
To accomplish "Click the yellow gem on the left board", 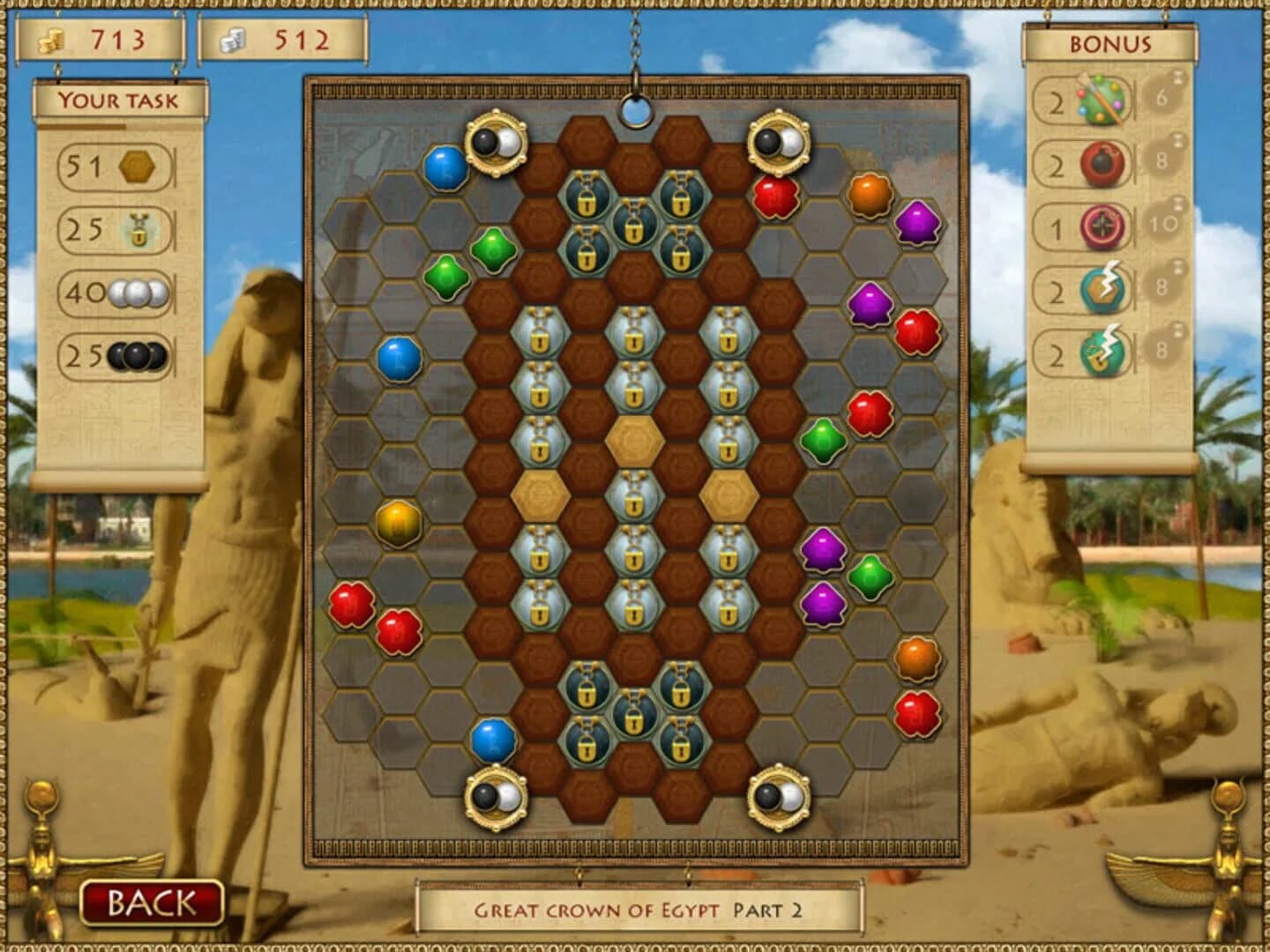I will 398,525.
